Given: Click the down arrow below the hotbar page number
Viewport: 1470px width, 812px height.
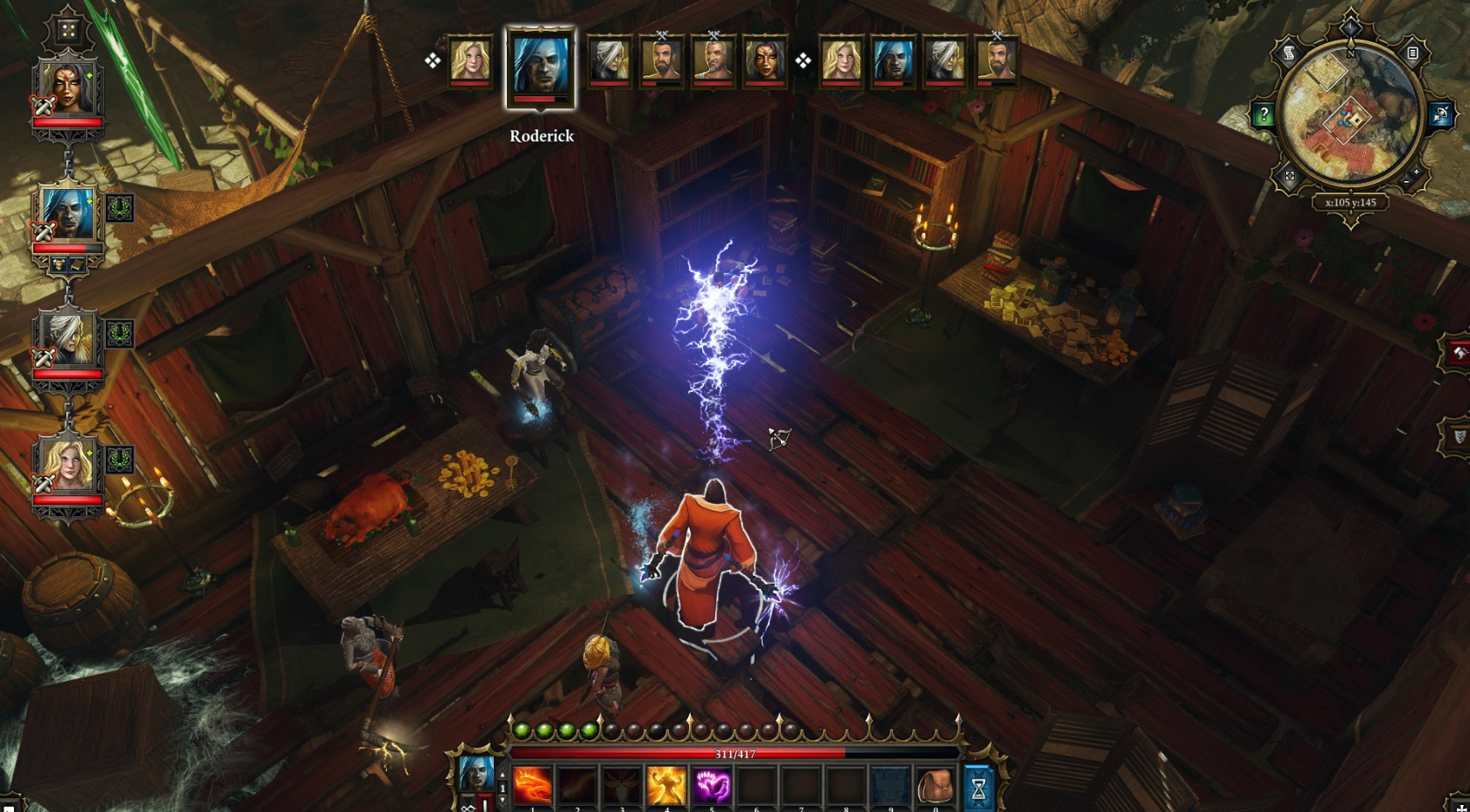Looking at the screenshot, I should (503, 801).
